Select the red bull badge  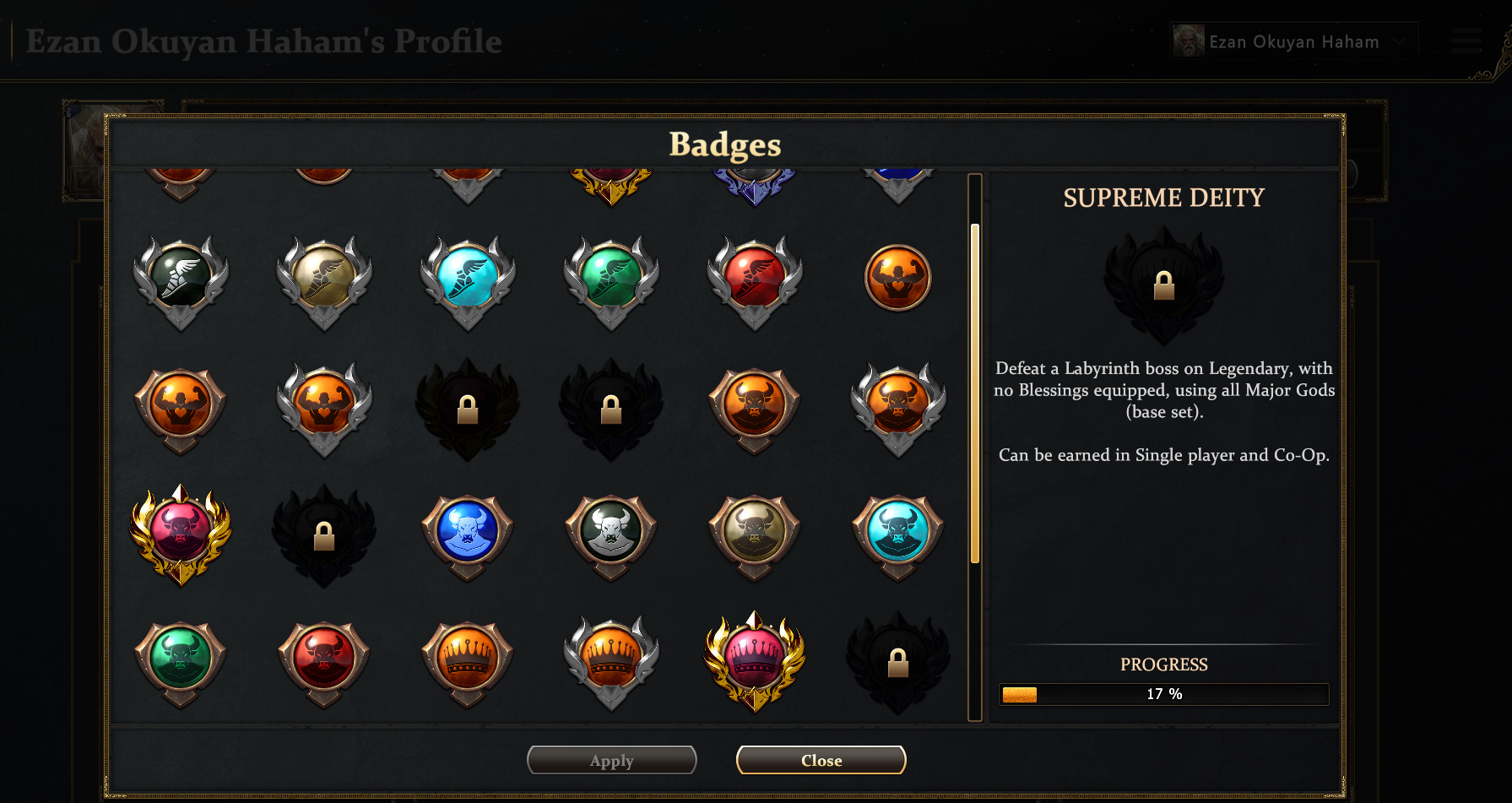tap(324, 660)
